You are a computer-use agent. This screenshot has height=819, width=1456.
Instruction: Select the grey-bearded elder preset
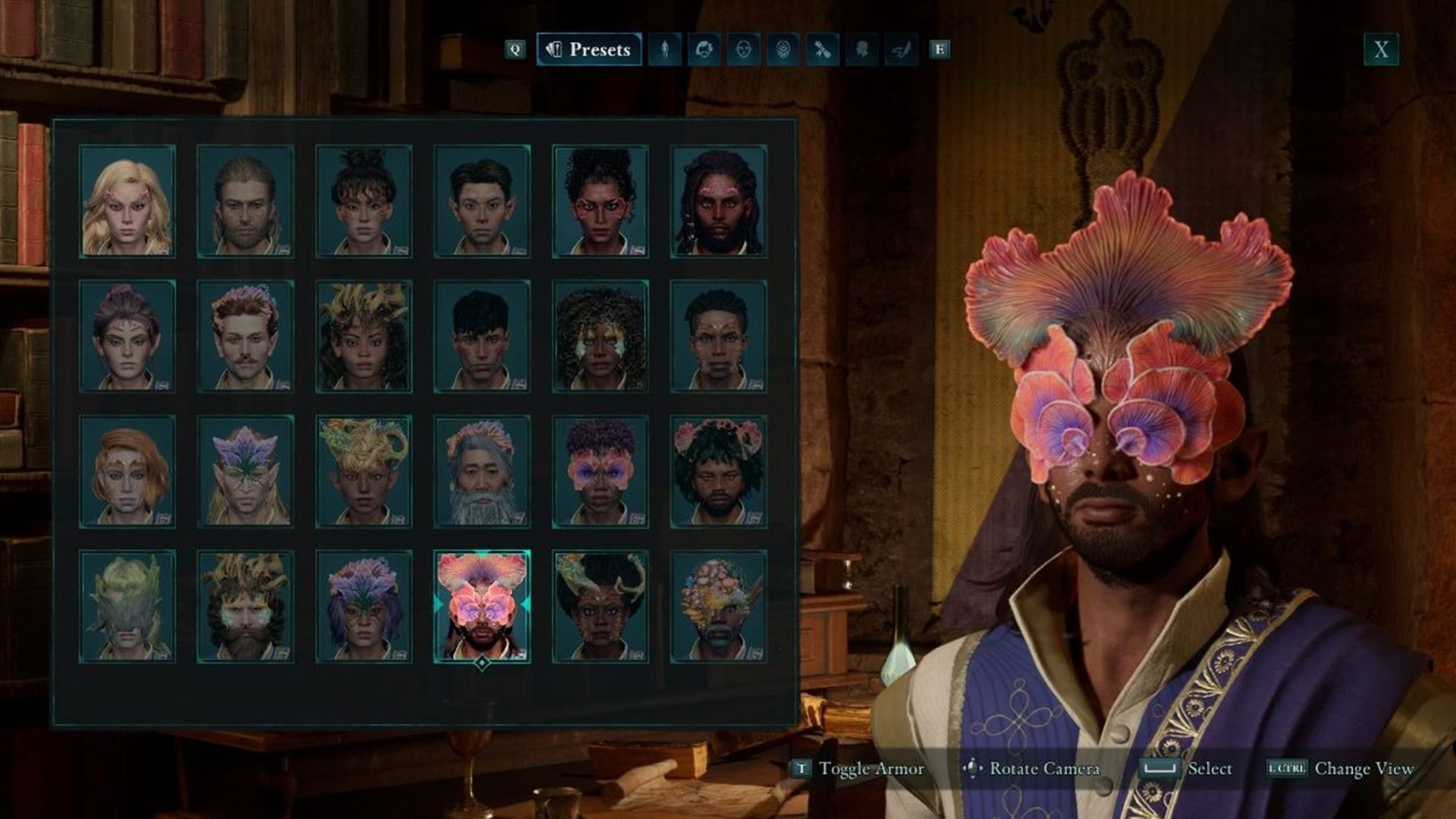click(x=482, y=471)
